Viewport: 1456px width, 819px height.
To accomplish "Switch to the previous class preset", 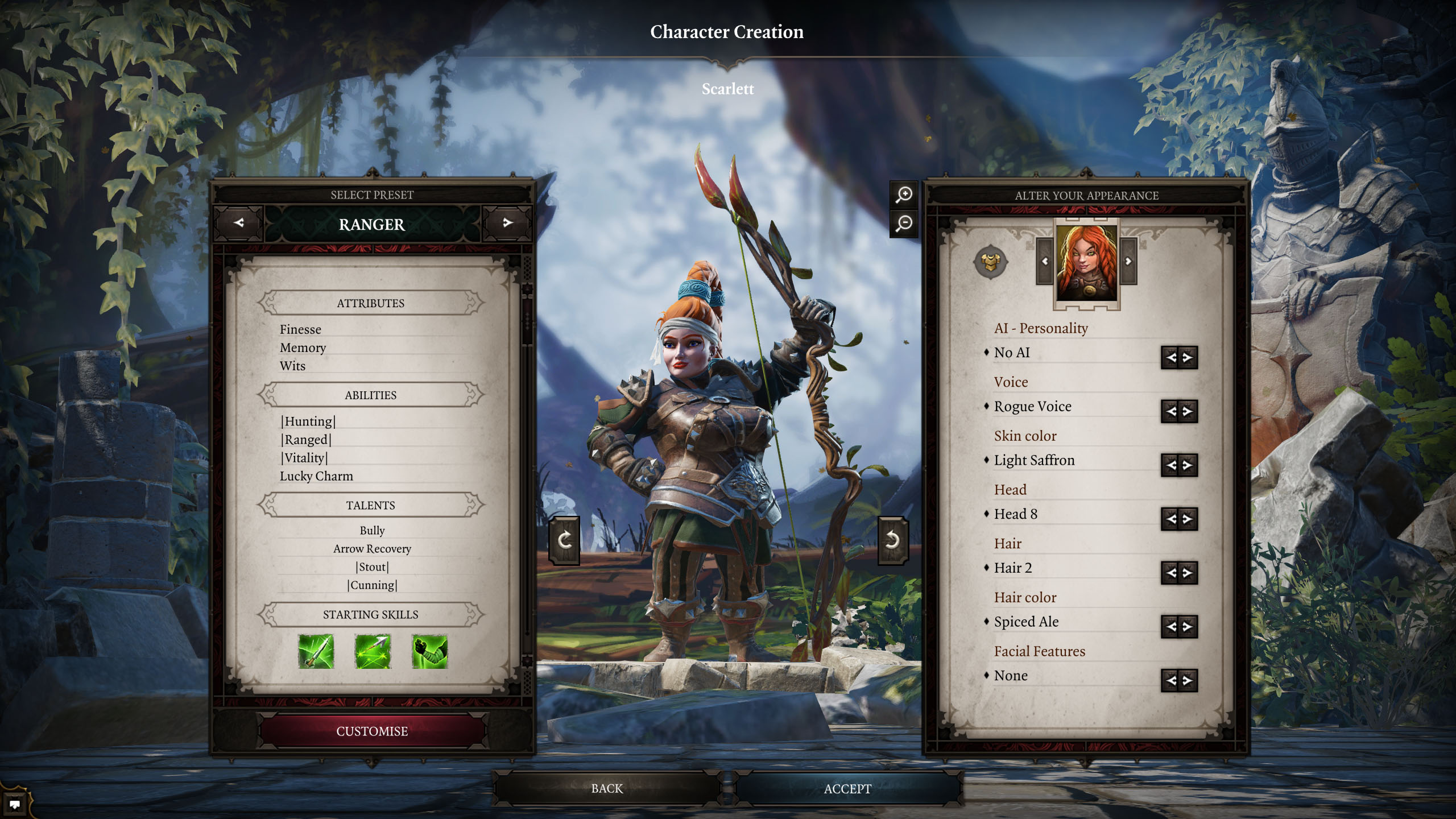I will [238, 223].
